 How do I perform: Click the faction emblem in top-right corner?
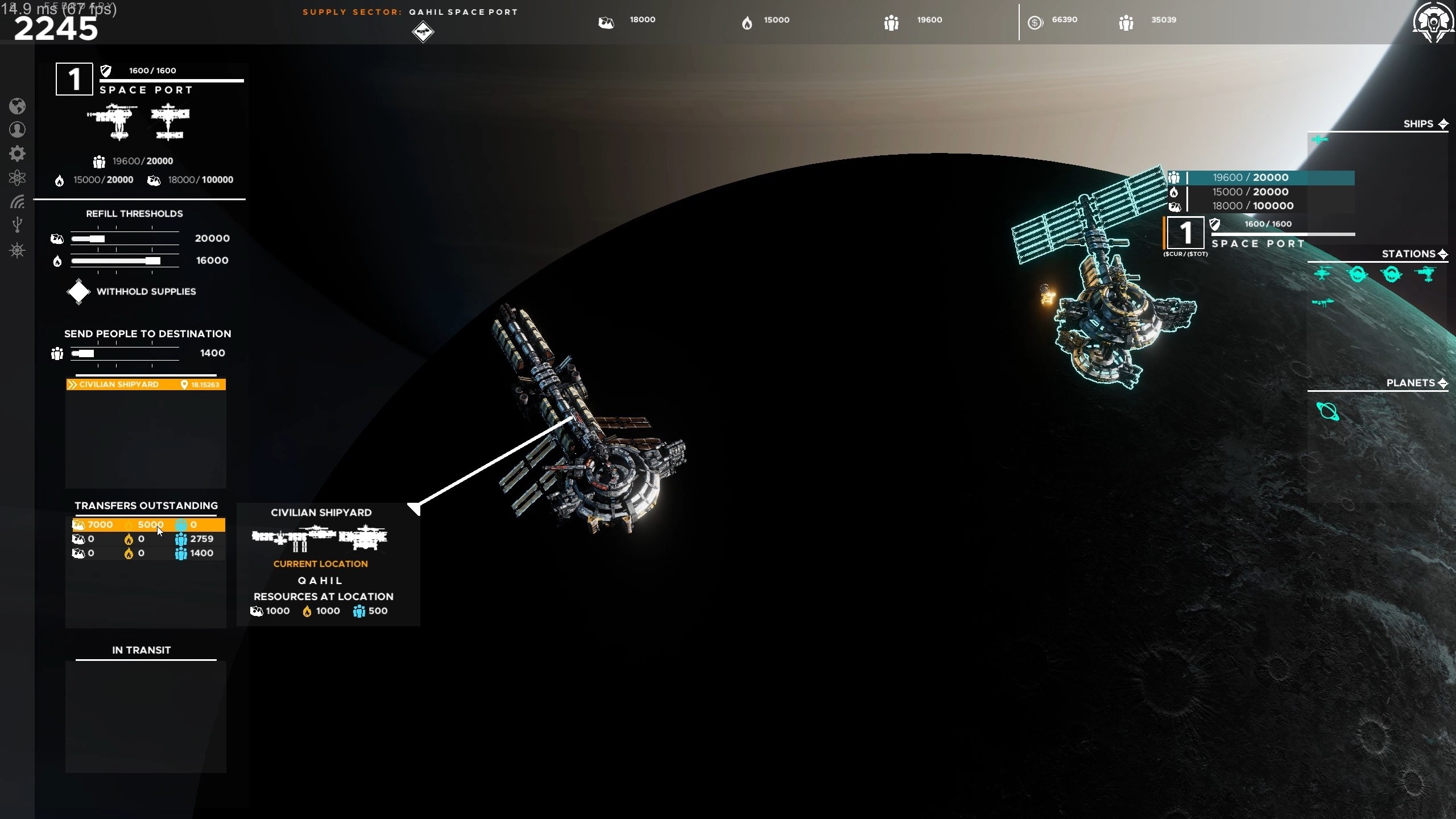pos(1433,23)
